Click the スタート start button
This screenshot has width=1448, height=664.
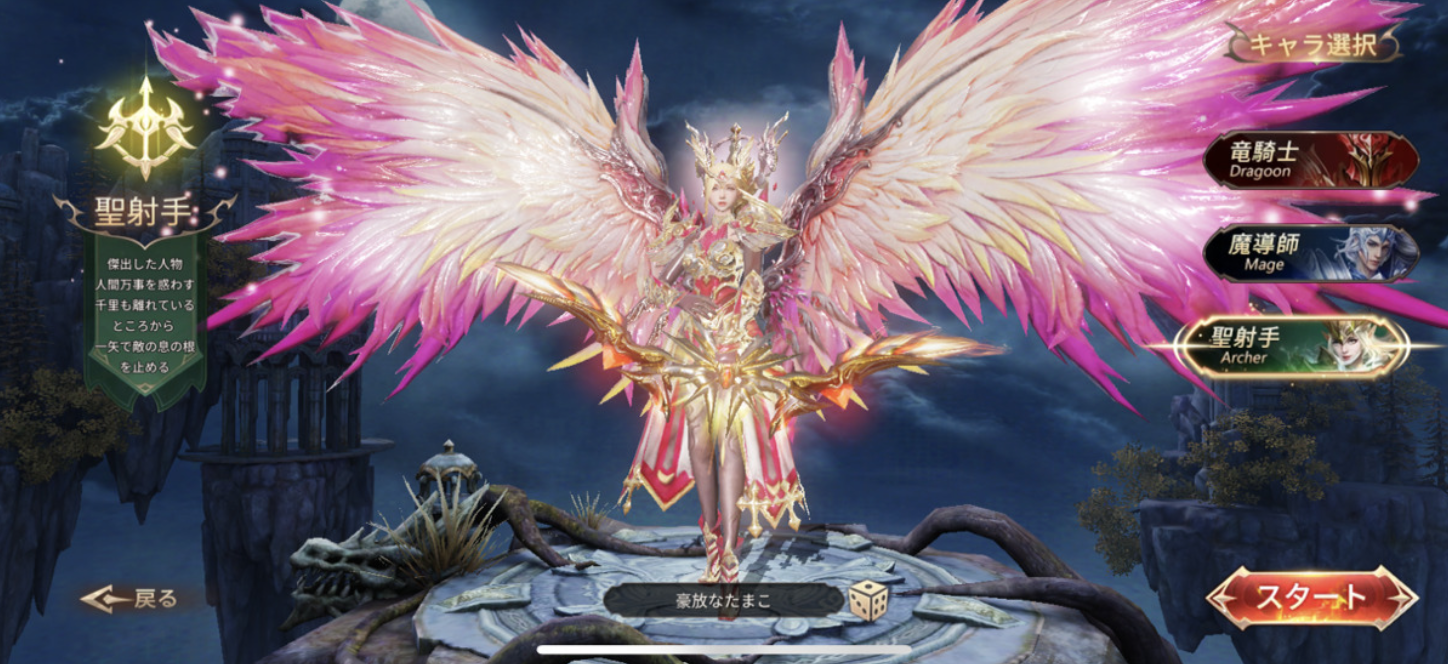[1311, 598]
